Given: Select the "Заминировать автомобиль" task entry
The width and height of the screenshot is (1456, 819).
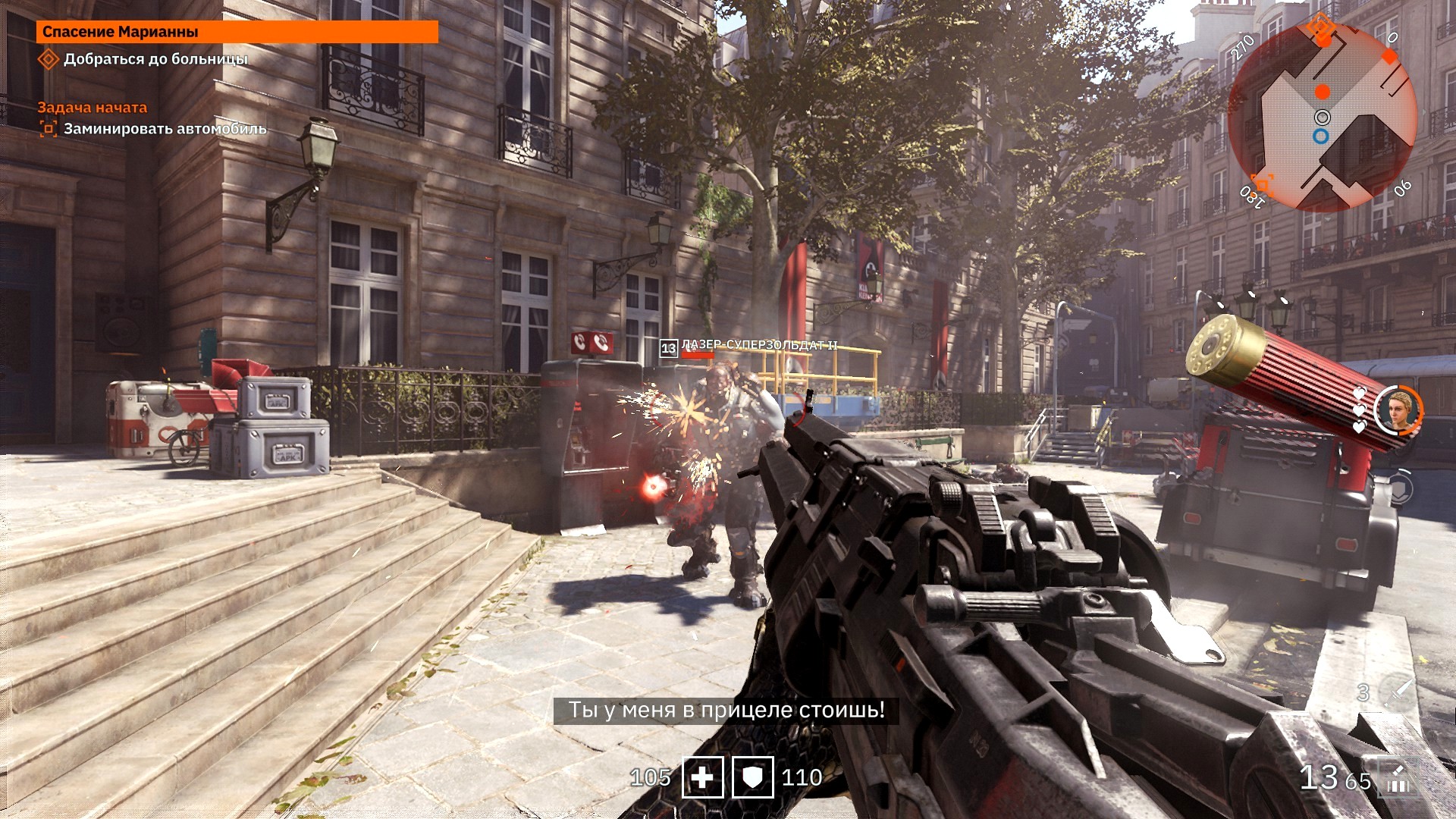Looking at the screenshot, I should click(x=165, y=129).
